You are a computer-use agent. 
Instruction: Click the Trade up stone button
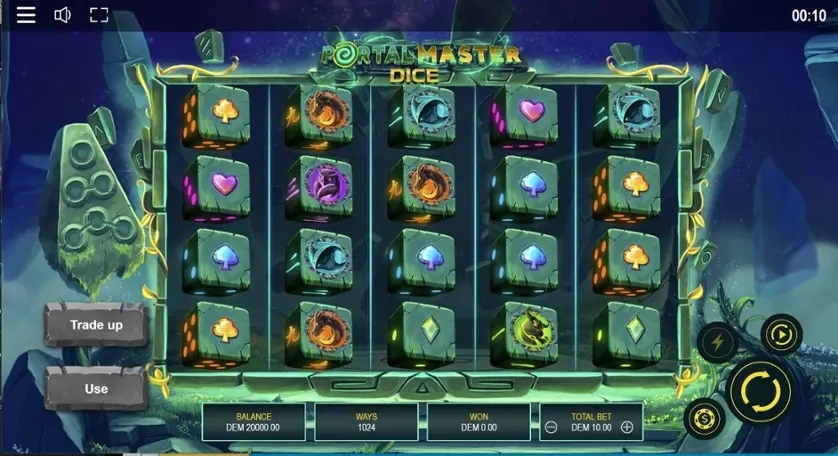(x=96, y=325)
